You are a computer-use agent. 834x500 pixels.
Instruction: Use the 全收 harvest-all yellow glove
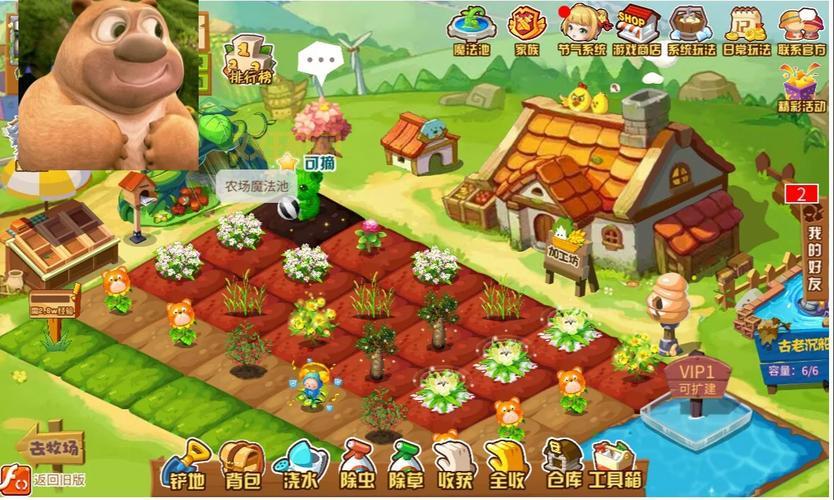[505, 467]
